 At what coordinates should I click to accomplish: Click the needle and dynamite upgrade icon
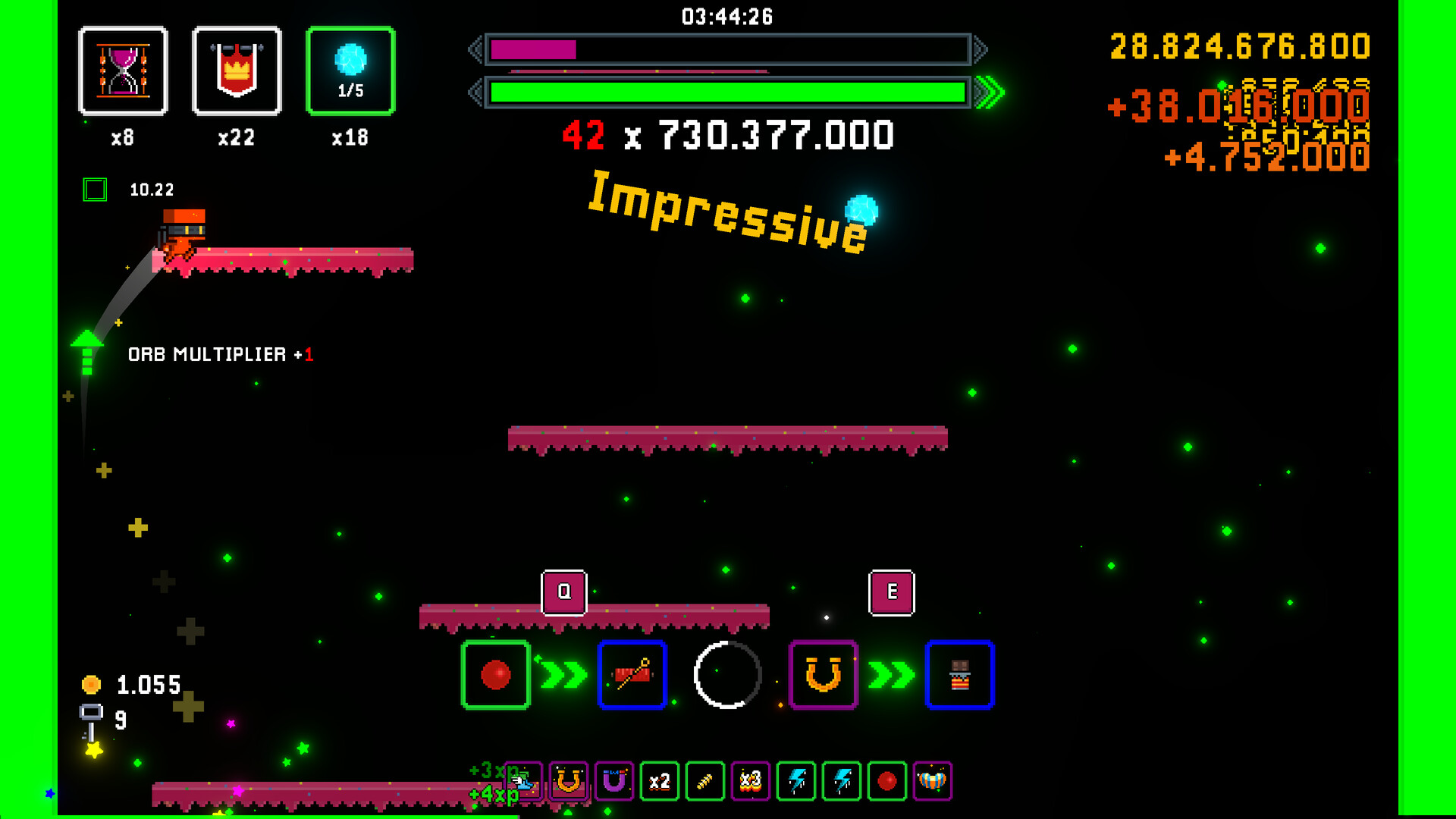pyautogui.click(x=632, y=675)
